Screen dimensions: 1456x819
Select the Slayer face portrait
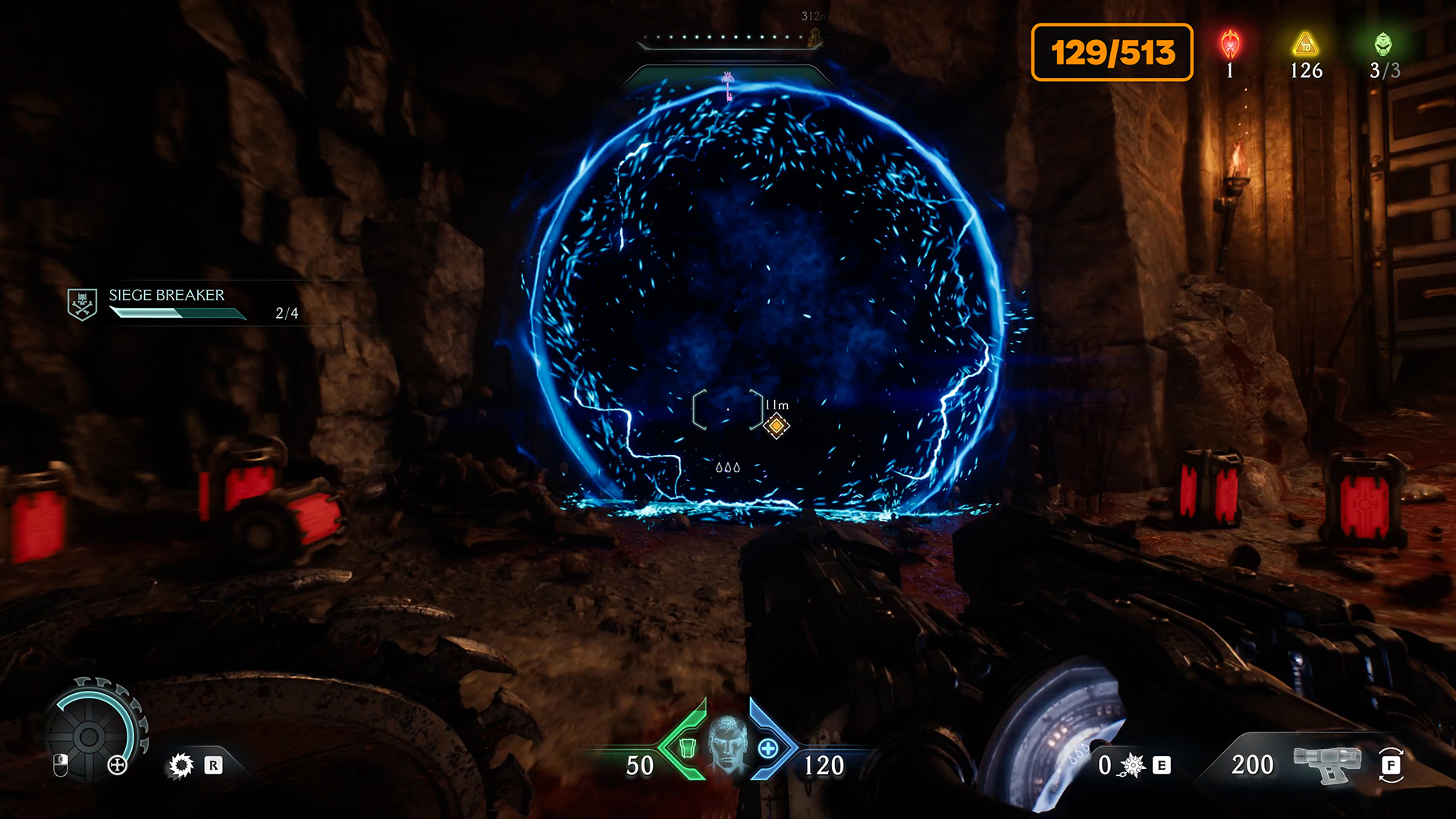[727, 743]
